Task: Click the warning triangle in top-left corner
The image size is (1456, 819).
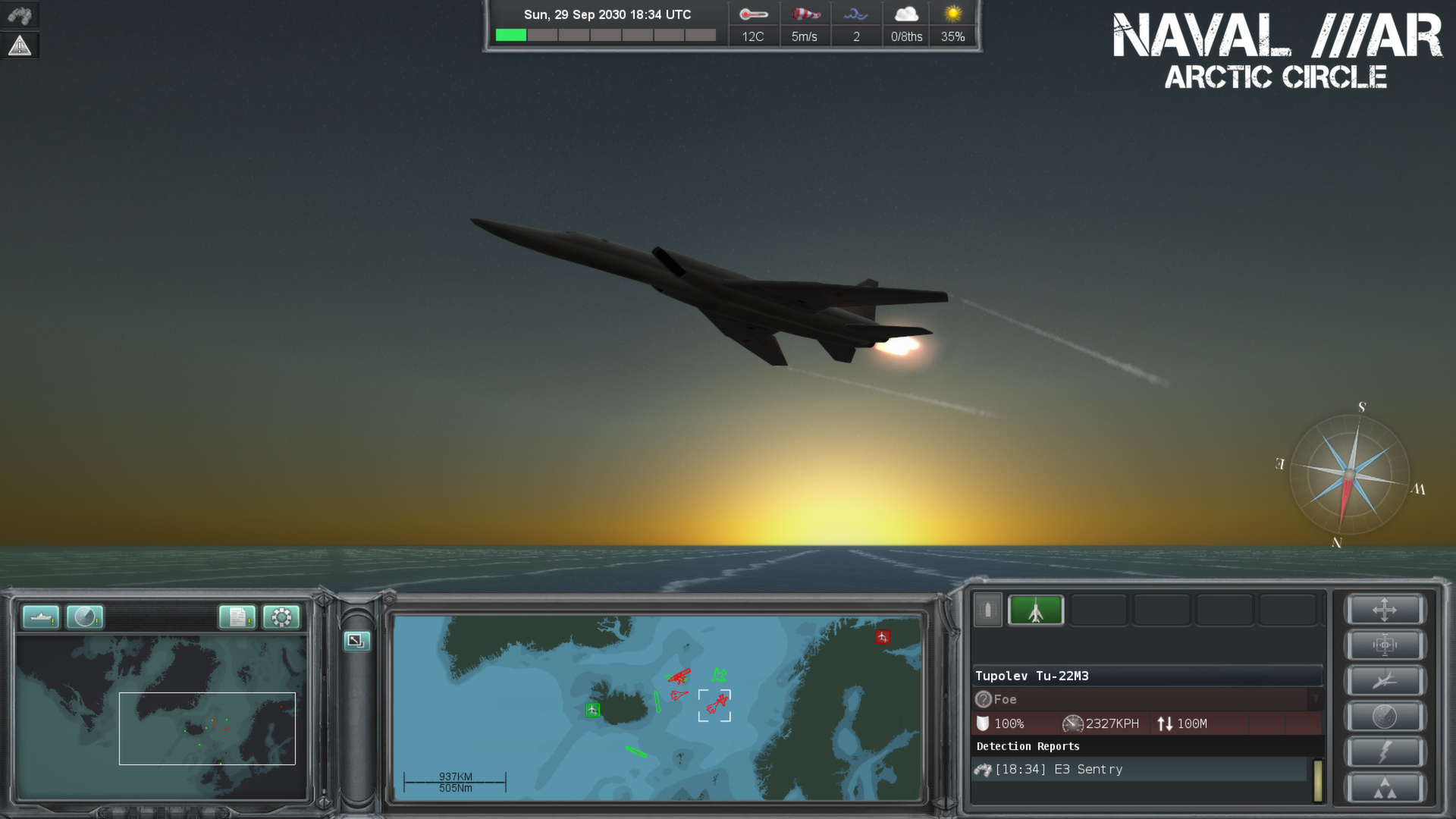Action: [18, 45]
